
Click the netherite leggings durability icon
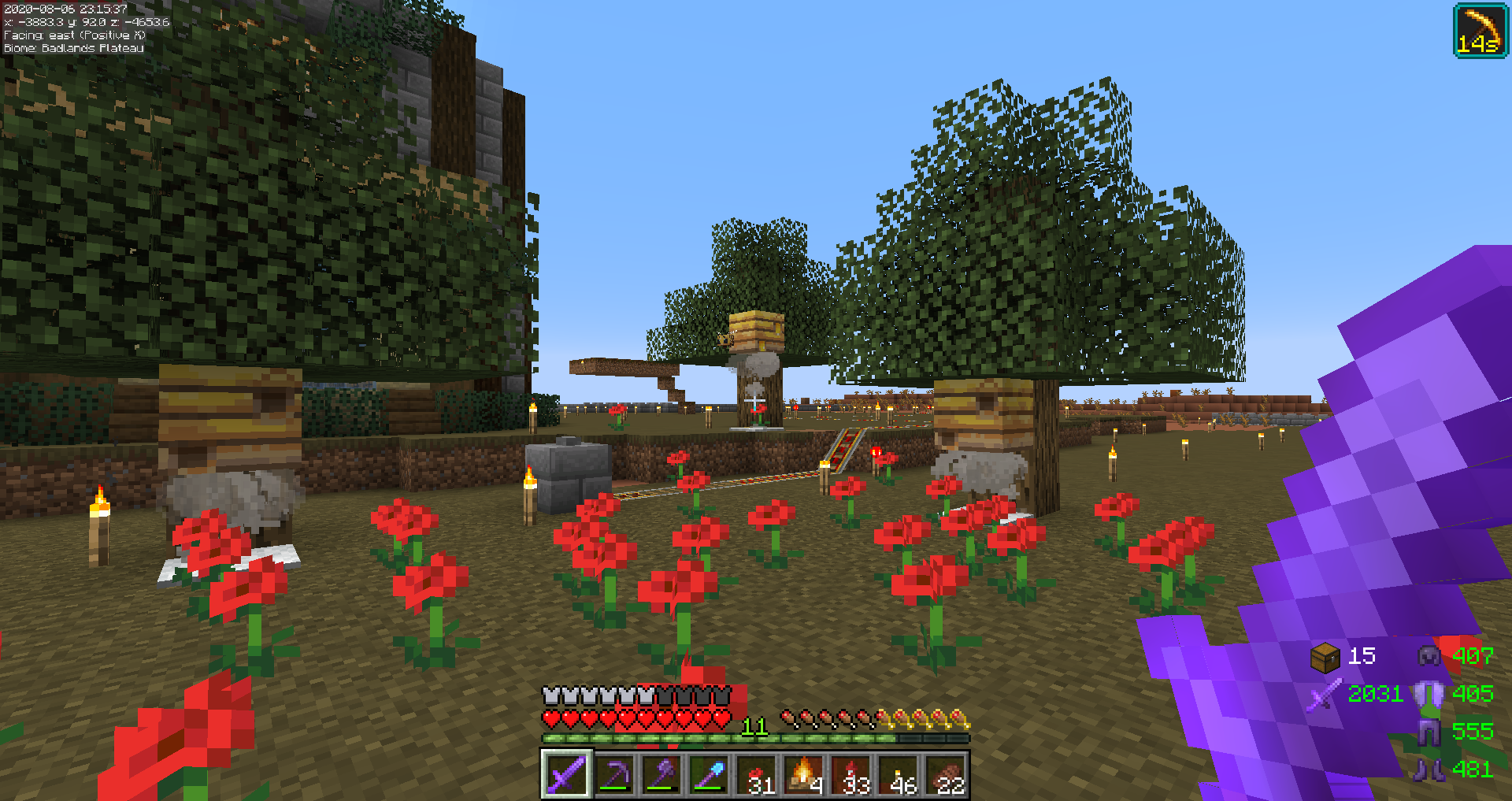coord(1429,732)
